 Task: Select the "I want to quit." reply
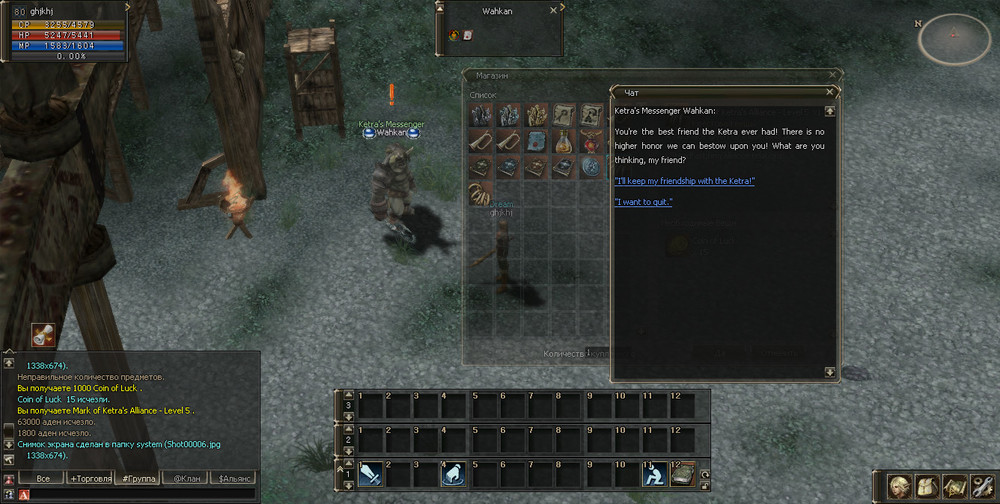click(x=643, y=203)
